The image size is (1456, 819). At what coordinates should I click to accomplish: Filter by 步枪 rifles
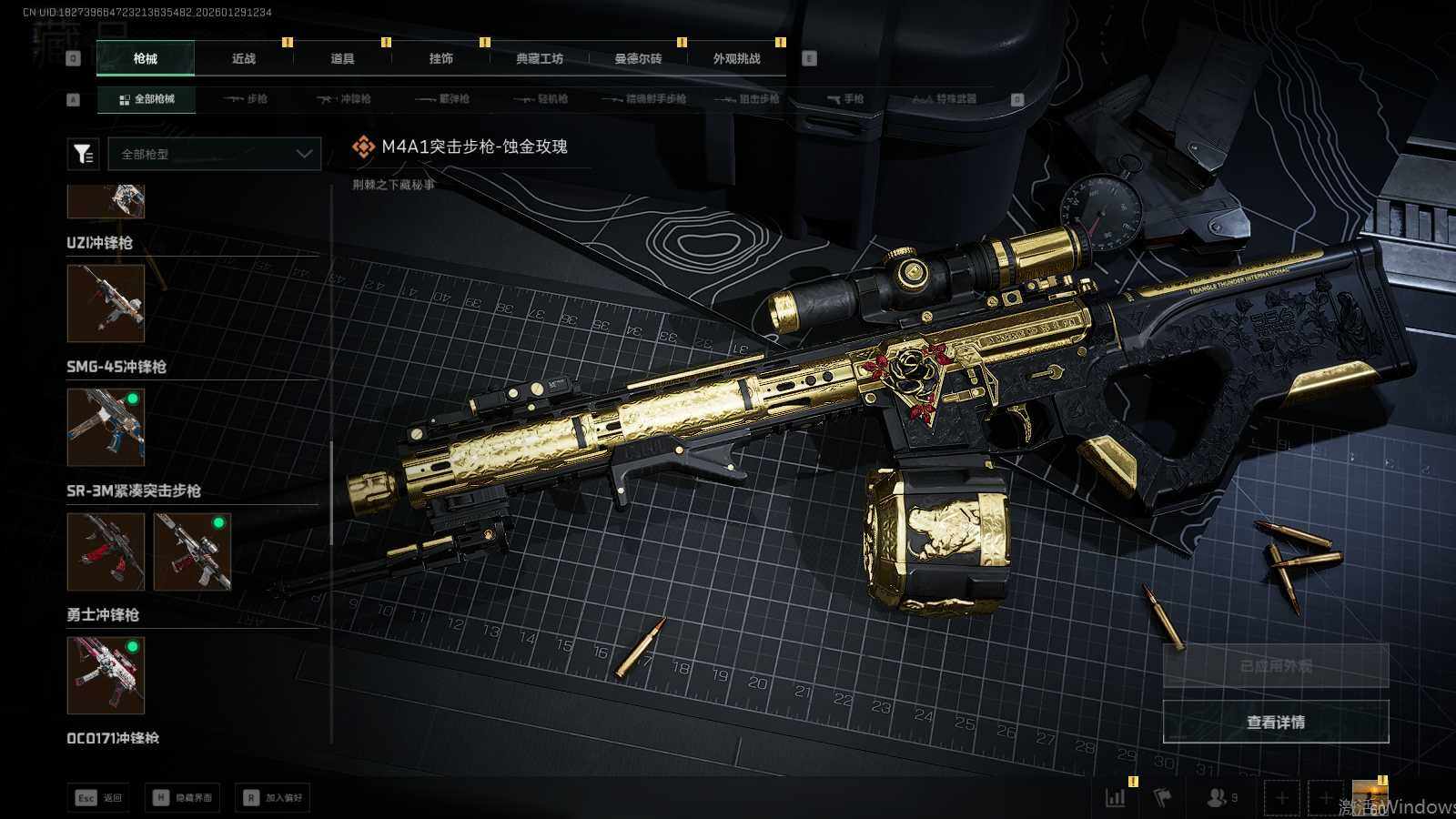[x=246, y=99]
